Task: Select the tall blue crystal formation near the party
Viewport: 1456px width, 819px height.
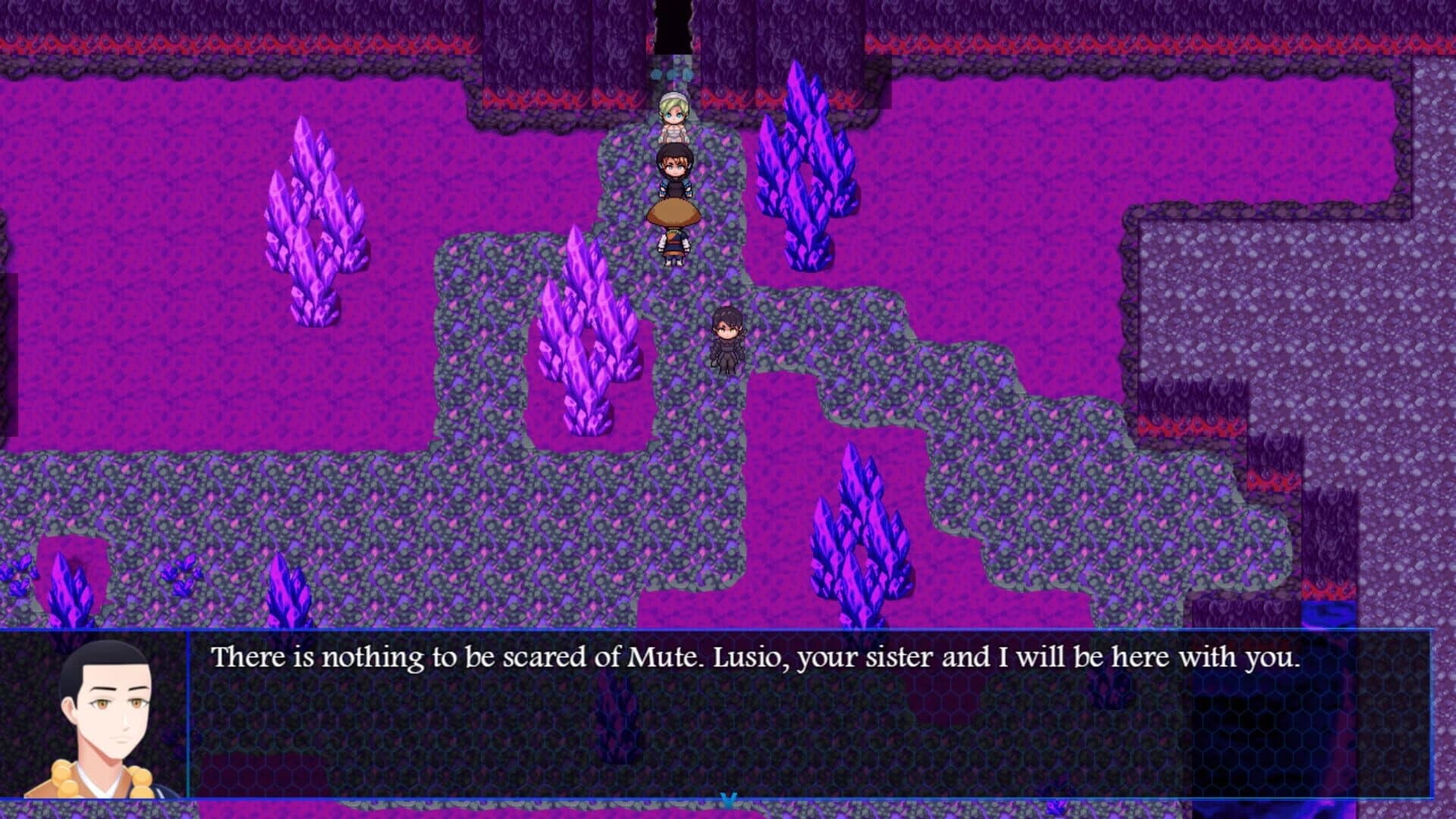Action: tap(803, 159)
